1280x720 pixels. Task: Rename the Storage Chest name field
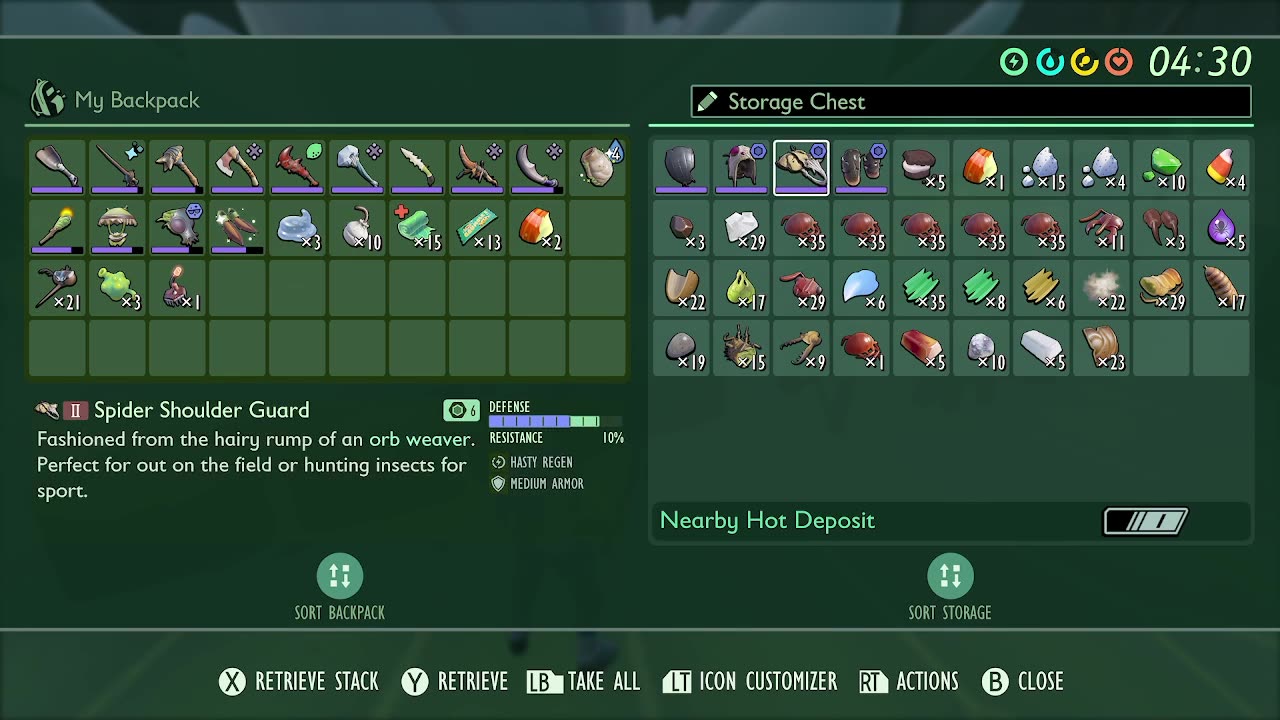970,102
